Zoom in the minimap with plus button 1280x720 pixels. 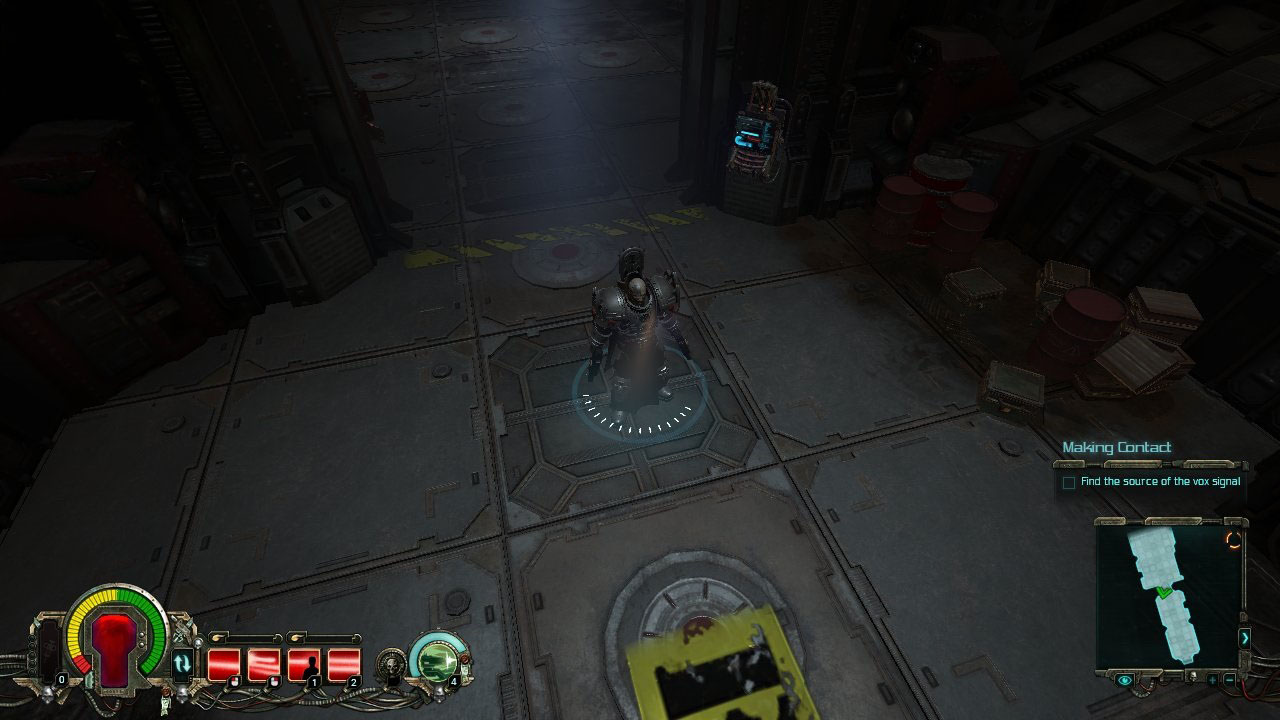1212,680
